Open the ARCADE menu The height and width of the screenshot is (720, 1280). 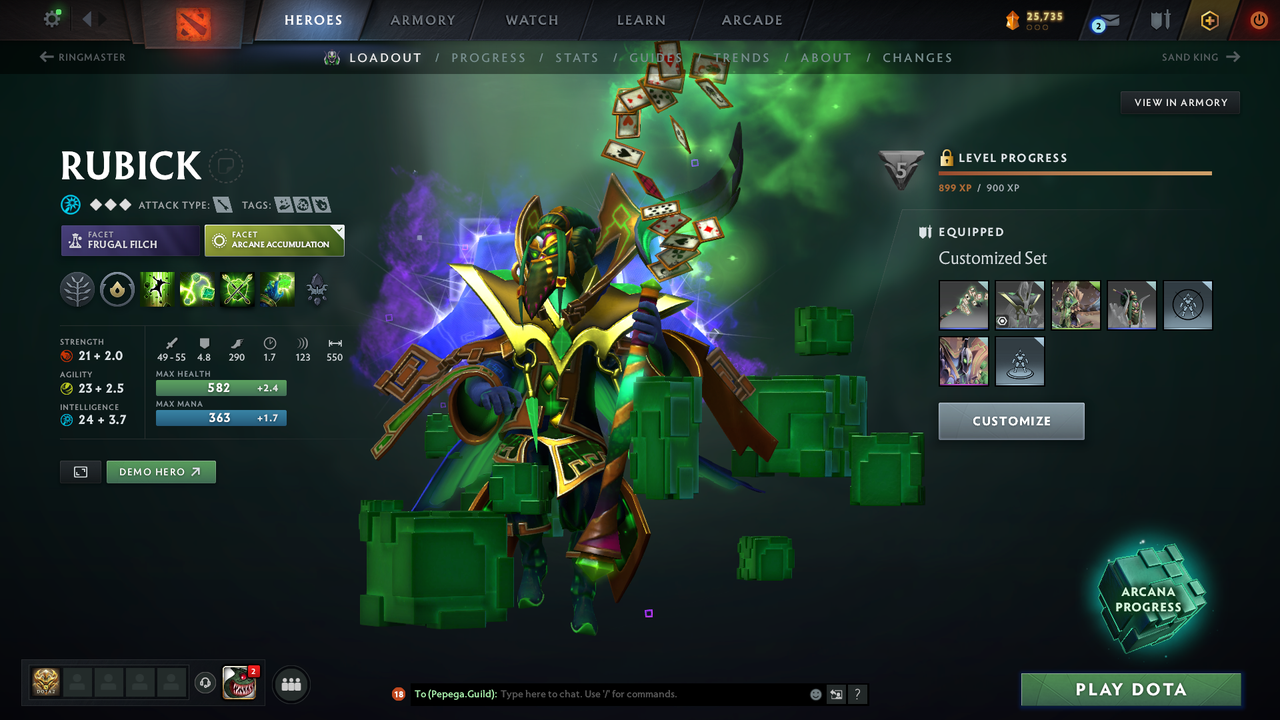pyautogui.click(x=751, y=19)
